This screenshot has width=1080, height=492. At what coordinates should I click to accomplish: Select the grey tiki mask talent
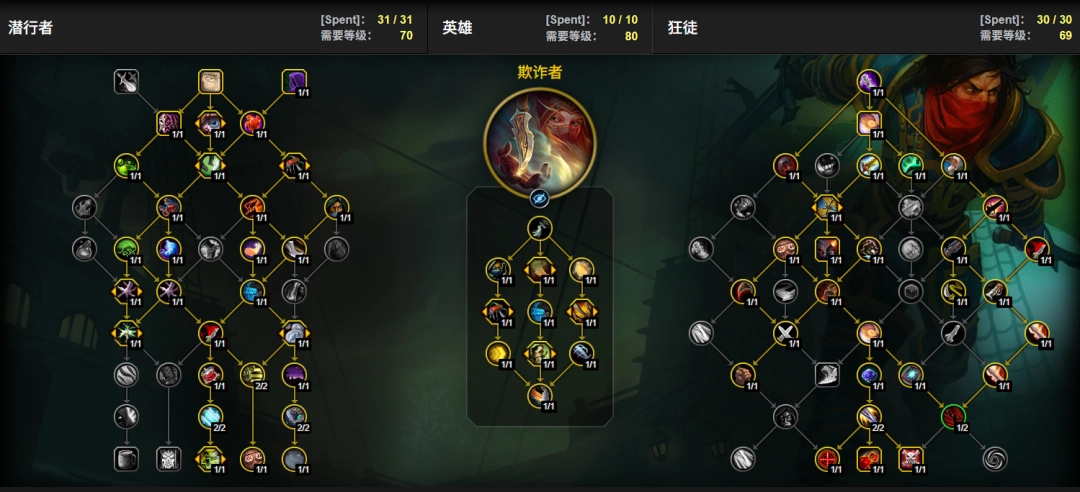(168, 458)
